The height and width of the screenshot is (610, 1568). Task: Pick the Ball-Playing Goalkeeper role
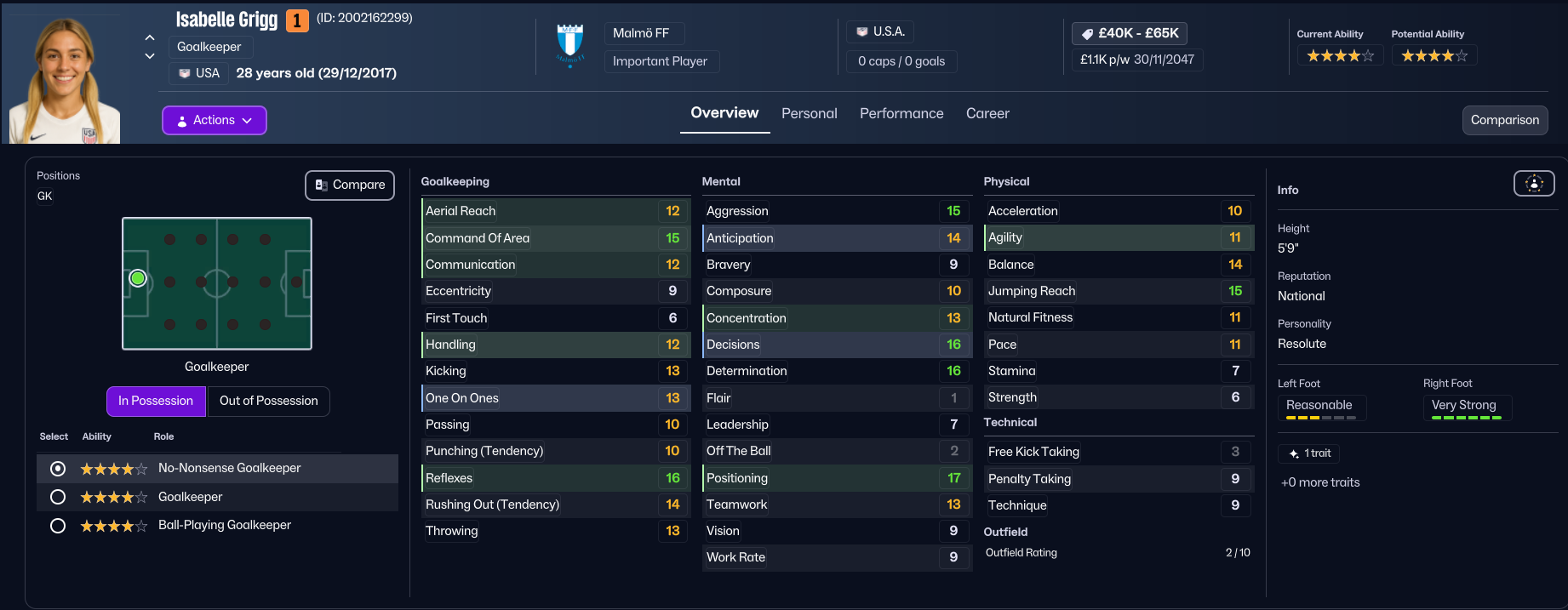pos(58,526)
